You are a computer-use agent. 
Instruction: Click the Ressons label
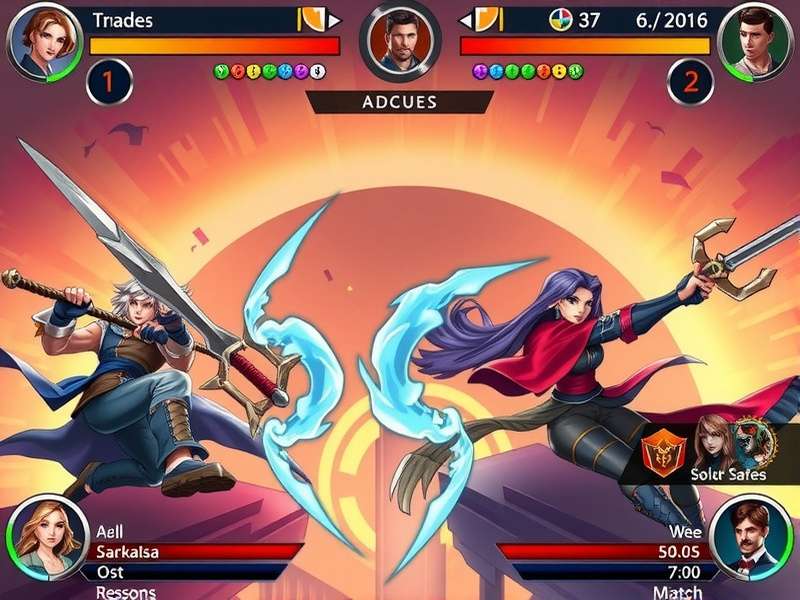(126, 592)
